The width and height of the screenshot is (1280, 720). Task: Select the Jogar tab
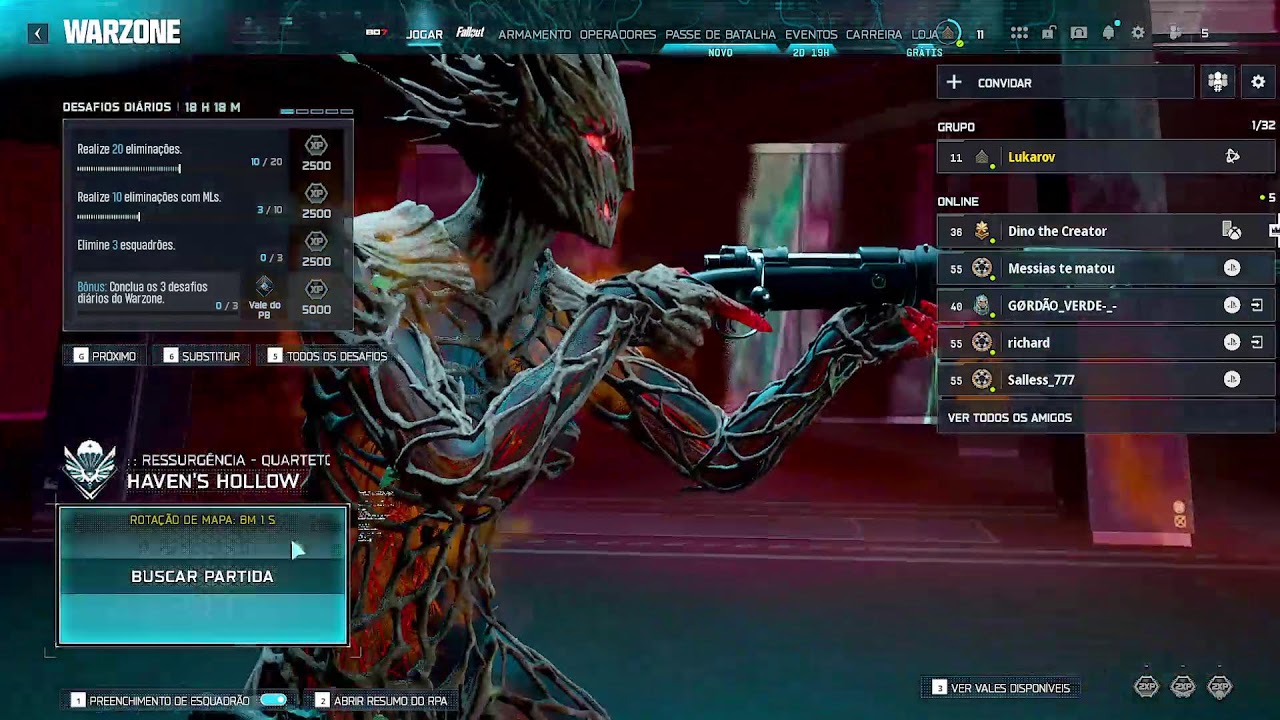pyautogui.click(x=424, y=34)
